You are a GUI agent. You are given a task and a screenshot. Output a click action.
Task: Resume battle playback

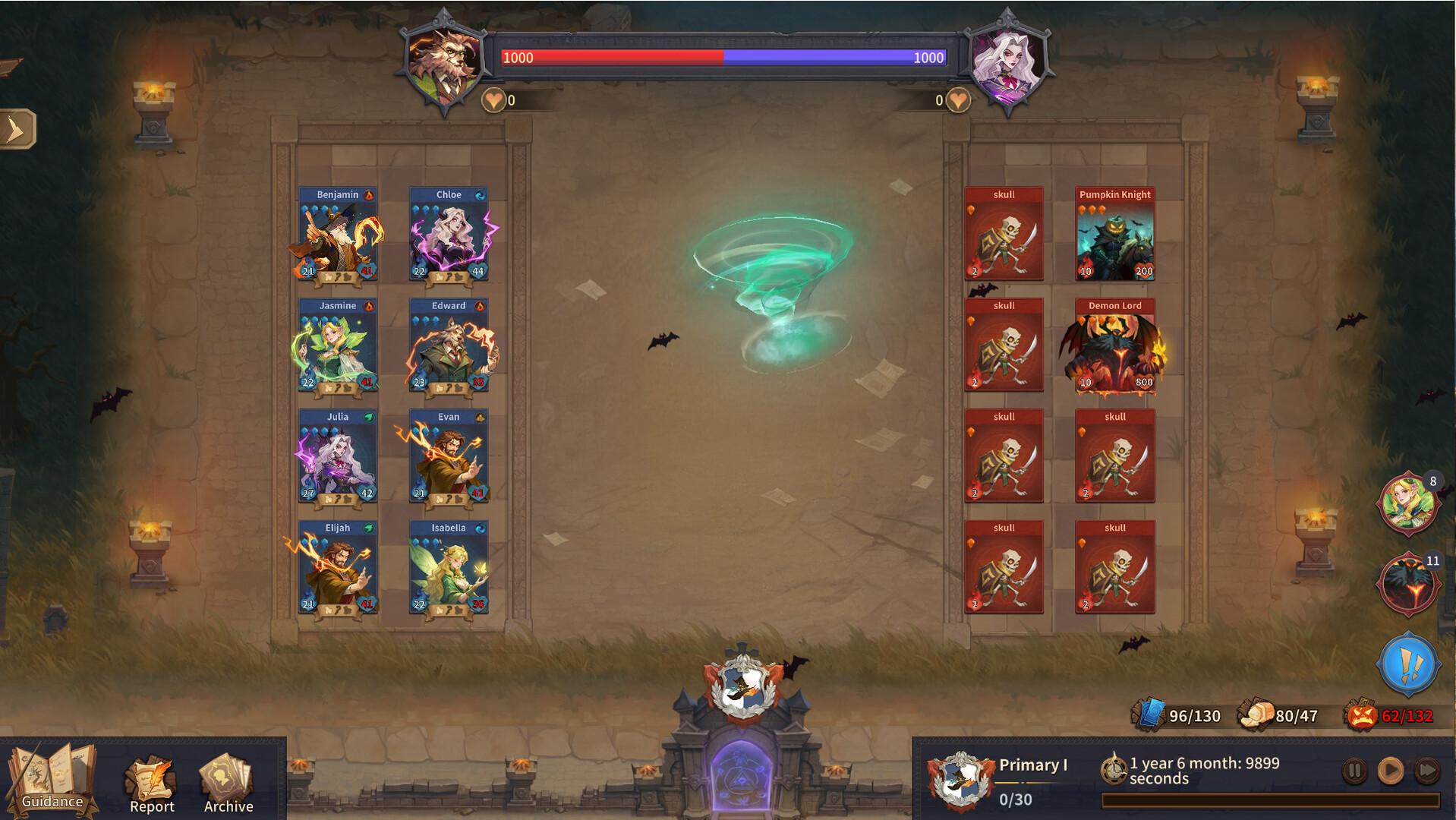click(x=1390, y=771)
